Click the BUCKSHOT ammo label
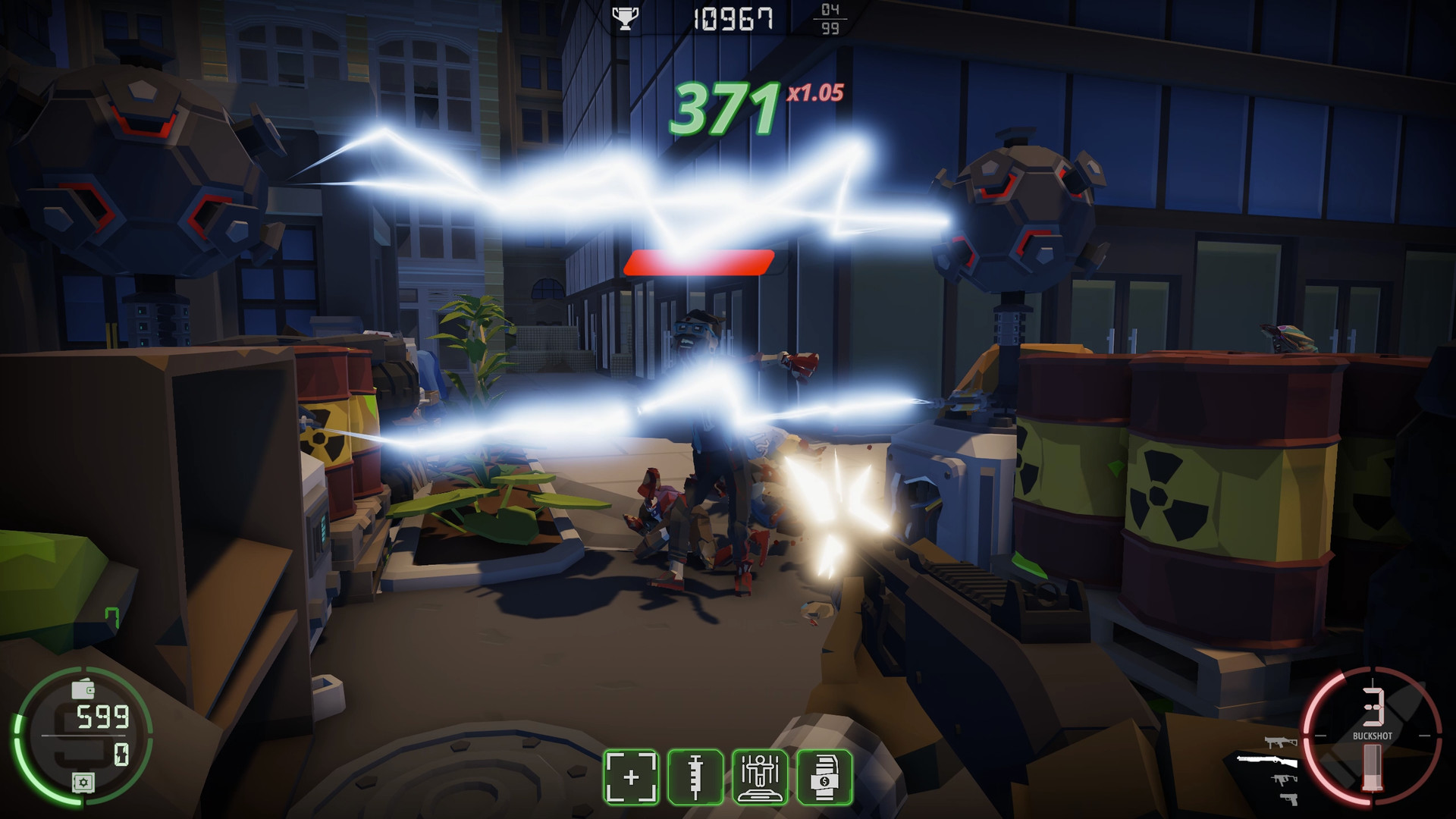 [x=1373, y=736]
